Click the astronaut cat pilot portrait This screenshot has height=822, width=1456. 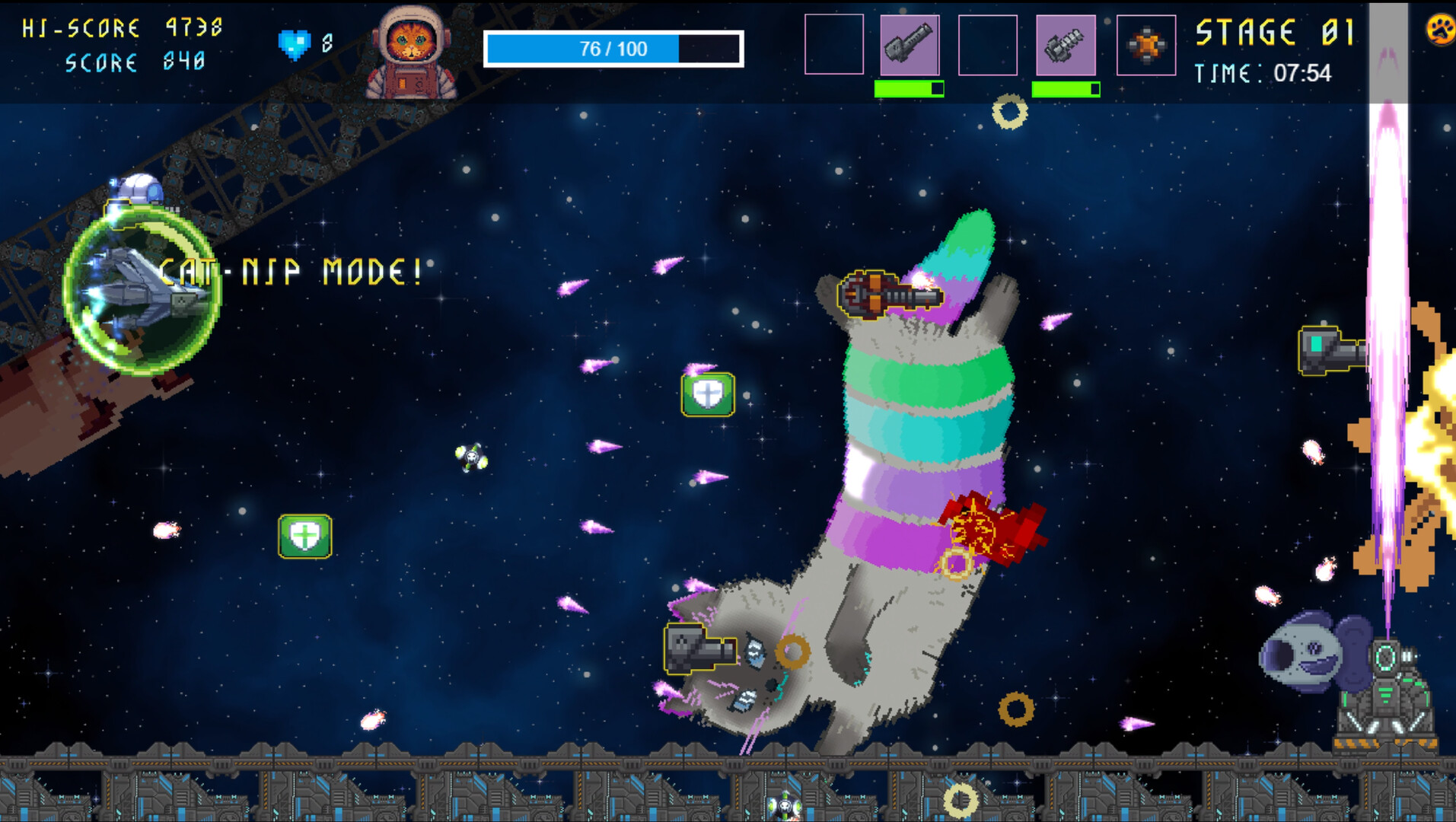[x=411, y=53]
